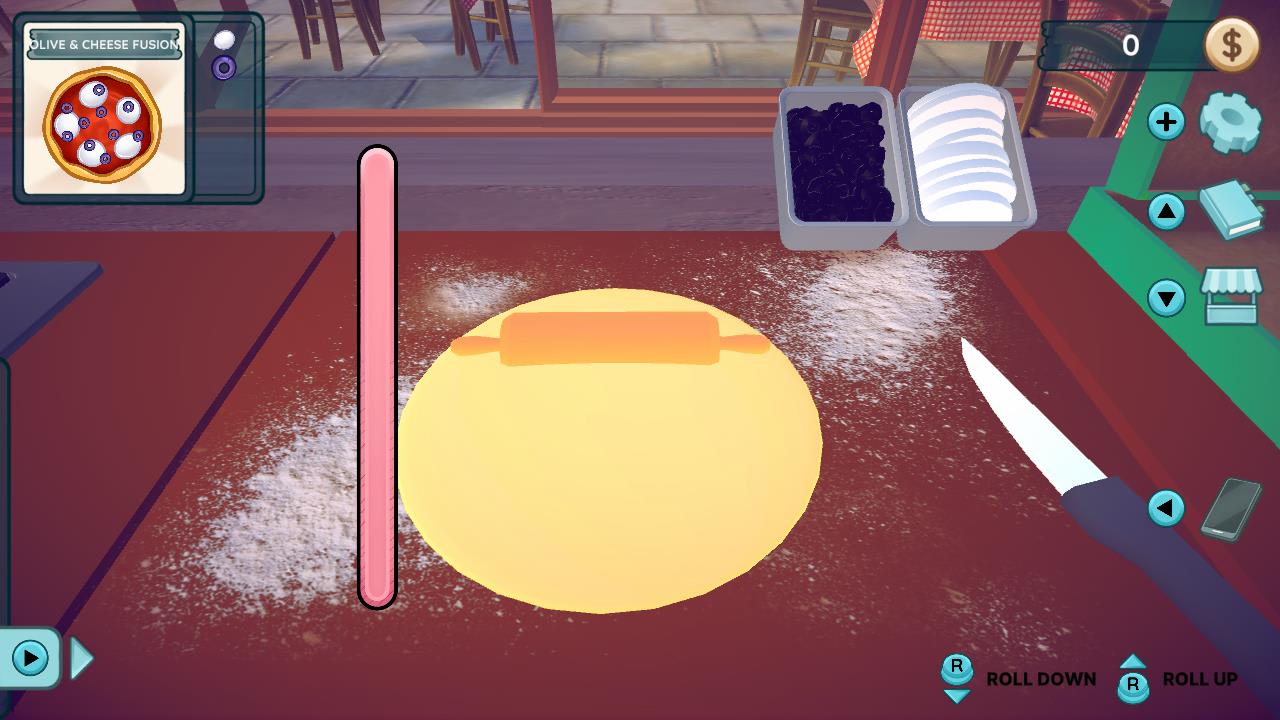1280x720 pixels.
Task: Select the OLIVE & CHEESE FUSION order card
Action: [100, 110]
